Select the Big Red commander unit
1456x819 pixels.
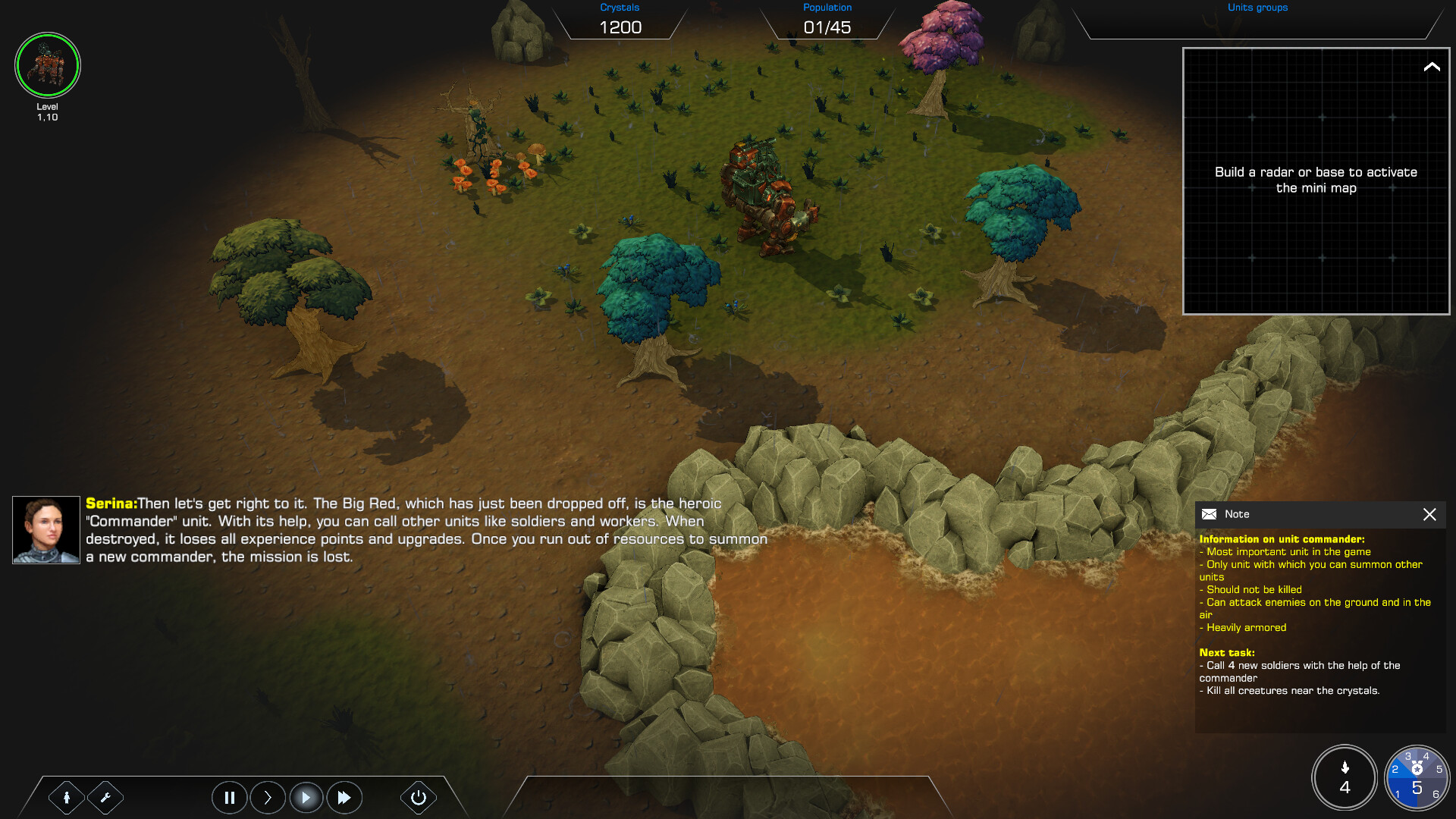tap(762, 190)
